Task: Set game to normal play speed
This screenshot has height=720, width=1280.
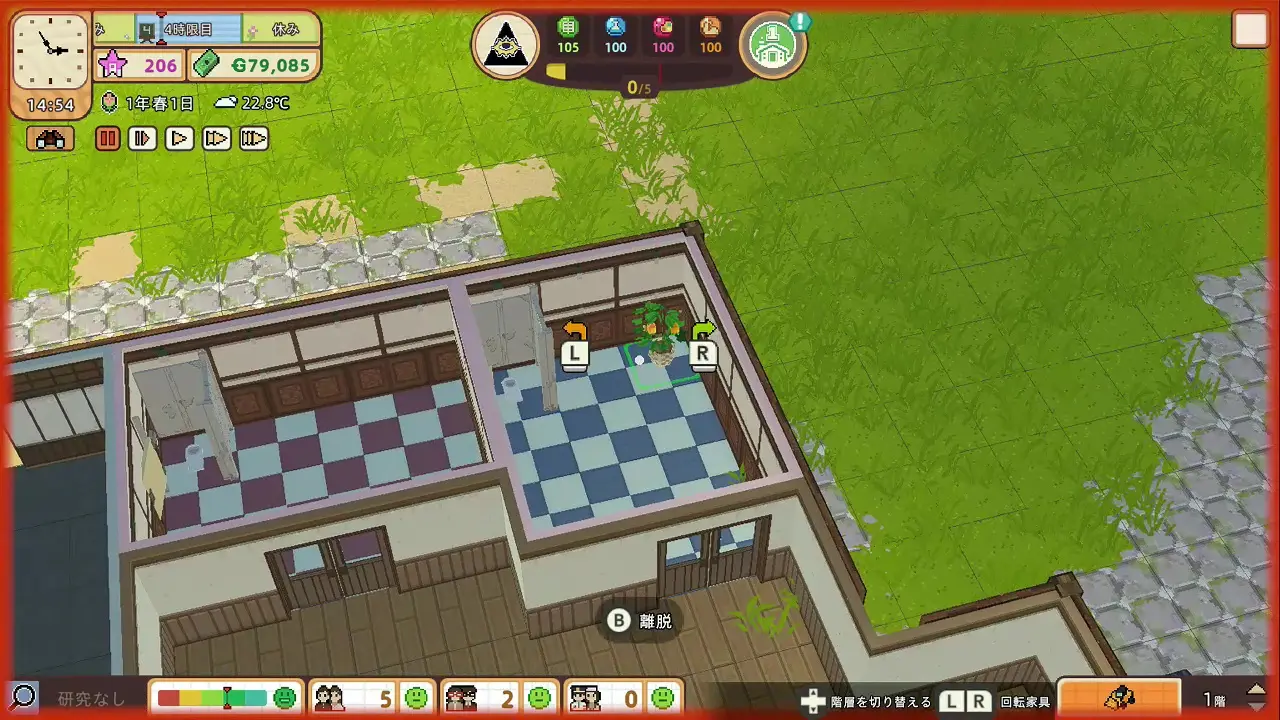Action: pyautogui.click(x=179, y=139)
